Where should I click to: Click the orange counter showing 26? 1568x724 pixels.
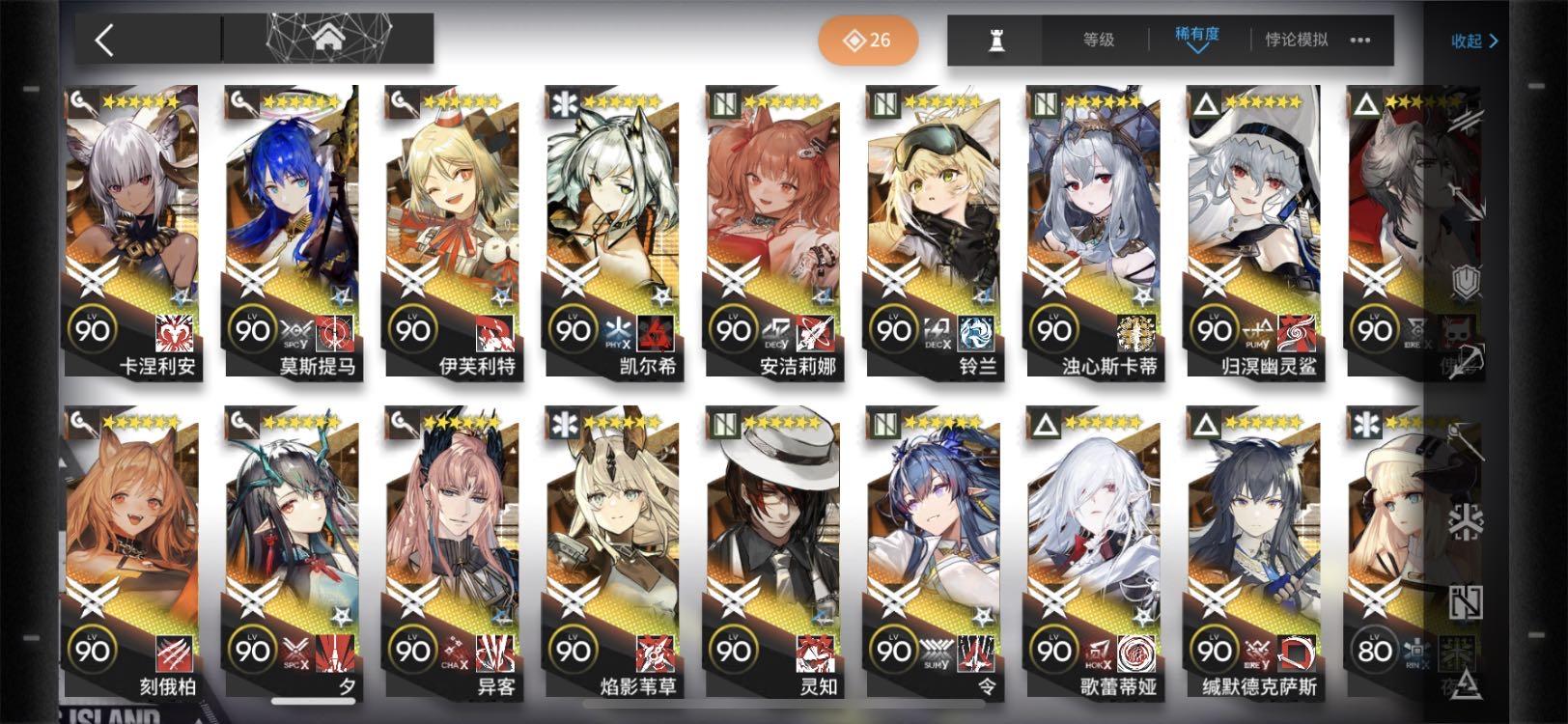click(x=866, y=40)
